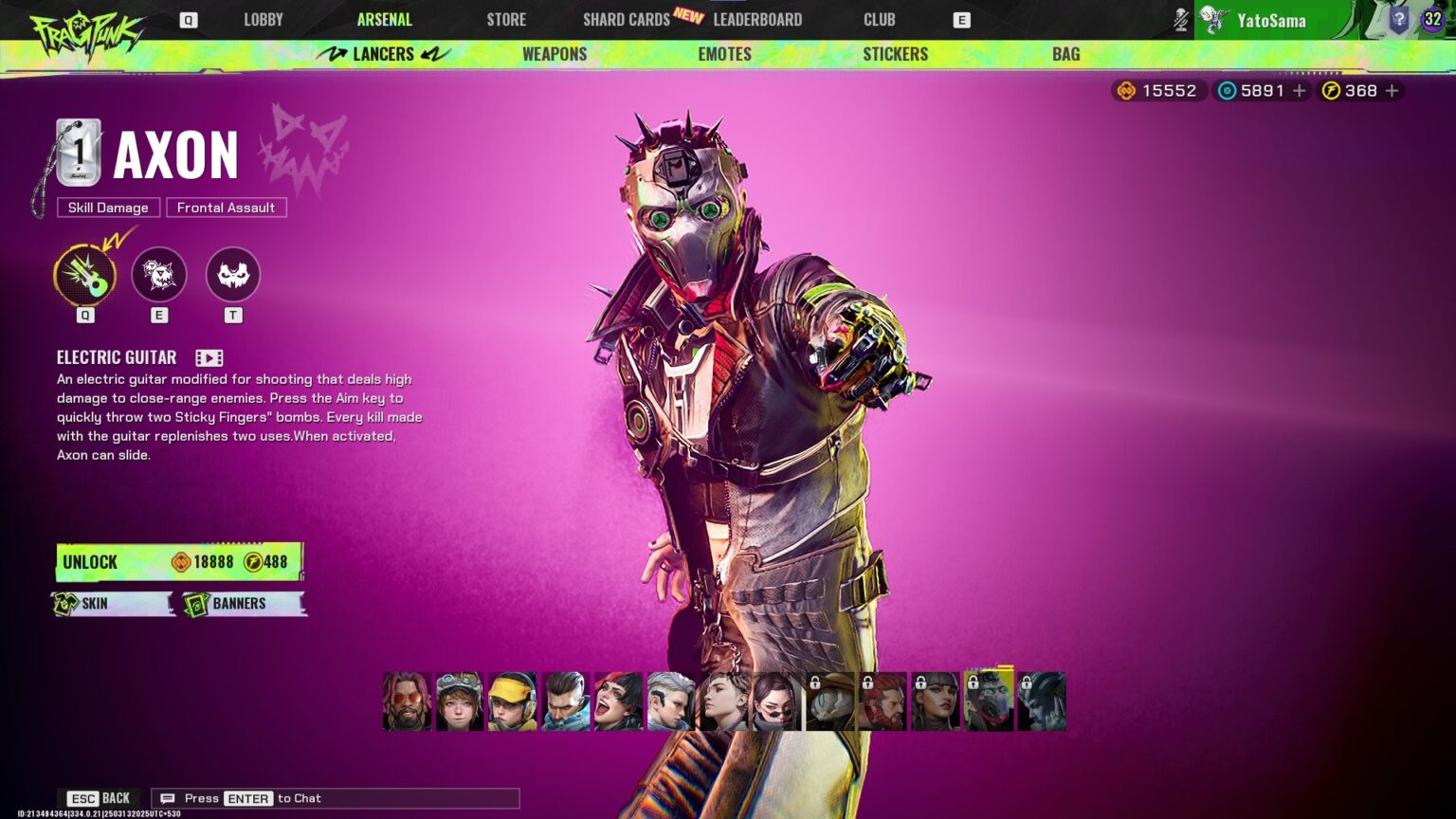The height and width of the screenshot is (819, 1456).
Task: Choose the yellow-visor lancer portrait
Action: coord(512,701)
